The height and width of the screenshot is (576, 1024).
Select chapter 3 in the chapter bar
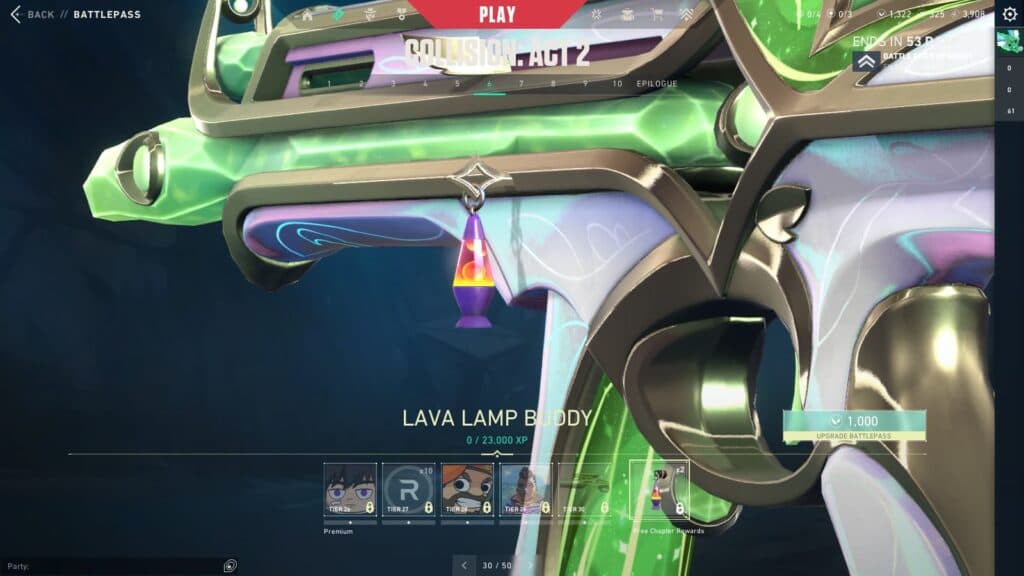coord(393,84)
